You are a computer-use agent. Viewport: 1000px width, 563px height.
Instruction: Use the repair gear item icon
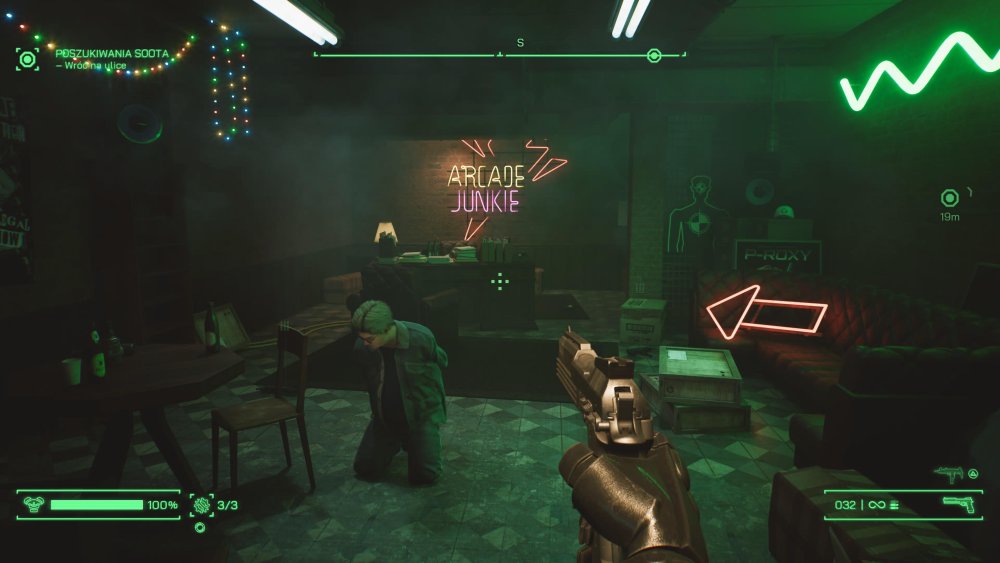pos(202,505)
